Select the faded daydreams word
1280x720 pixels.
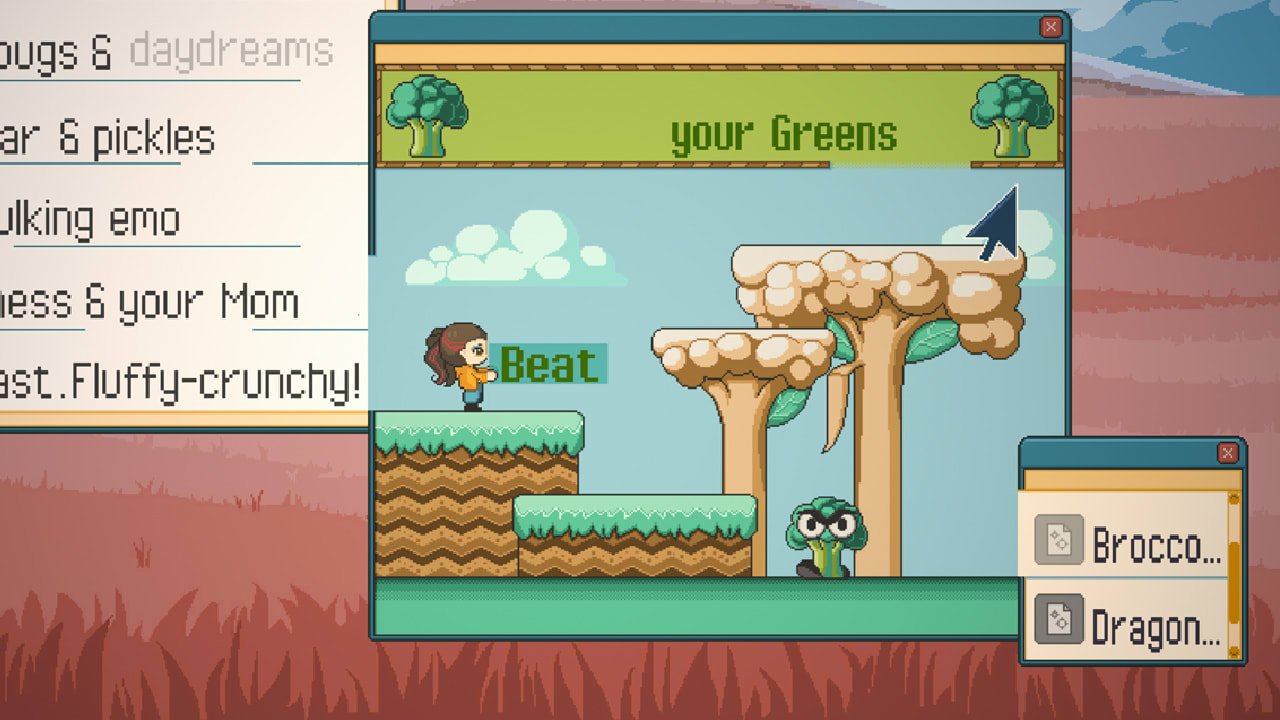(234, 52)
